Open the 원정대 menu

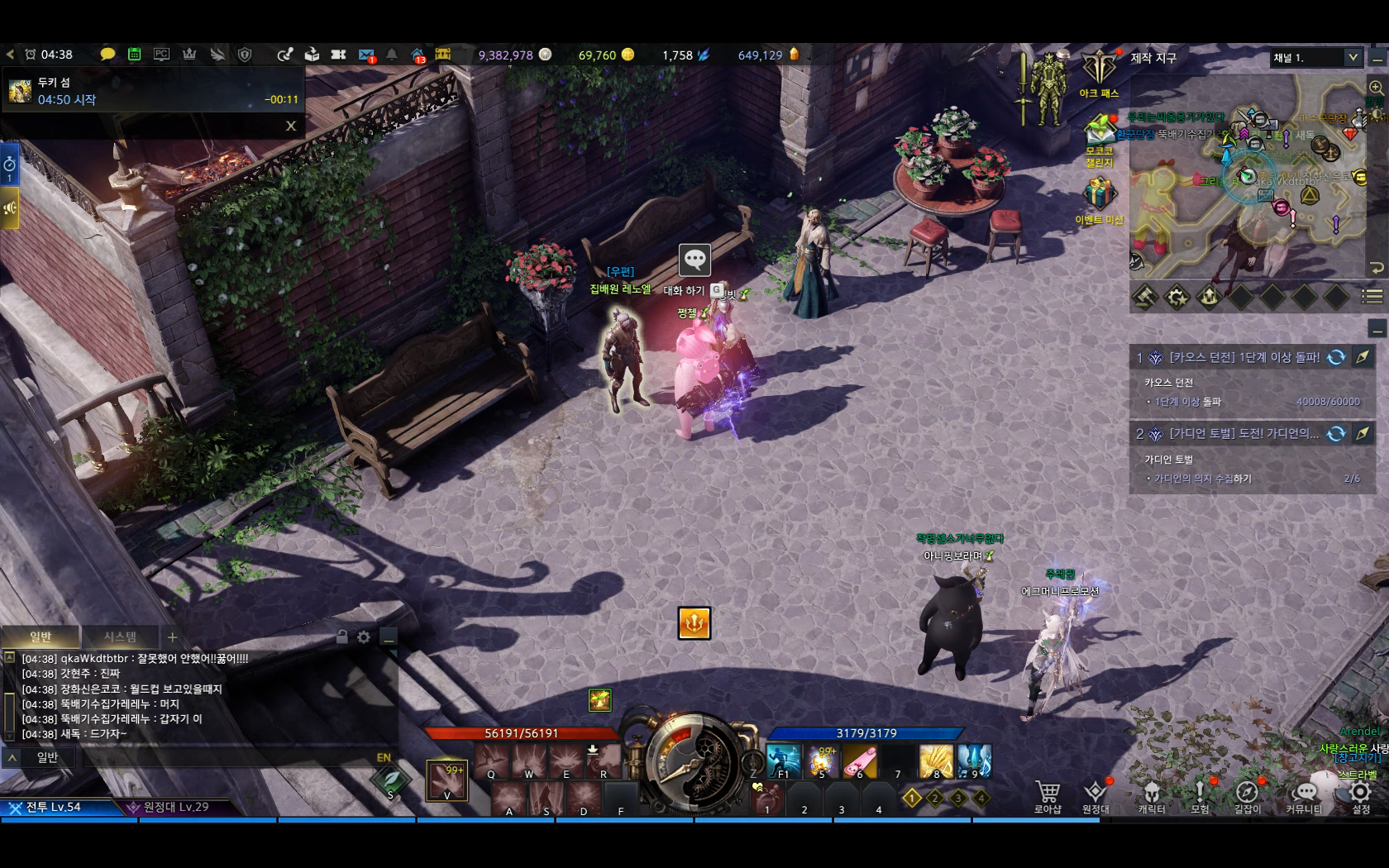[x=1095, y=795]
